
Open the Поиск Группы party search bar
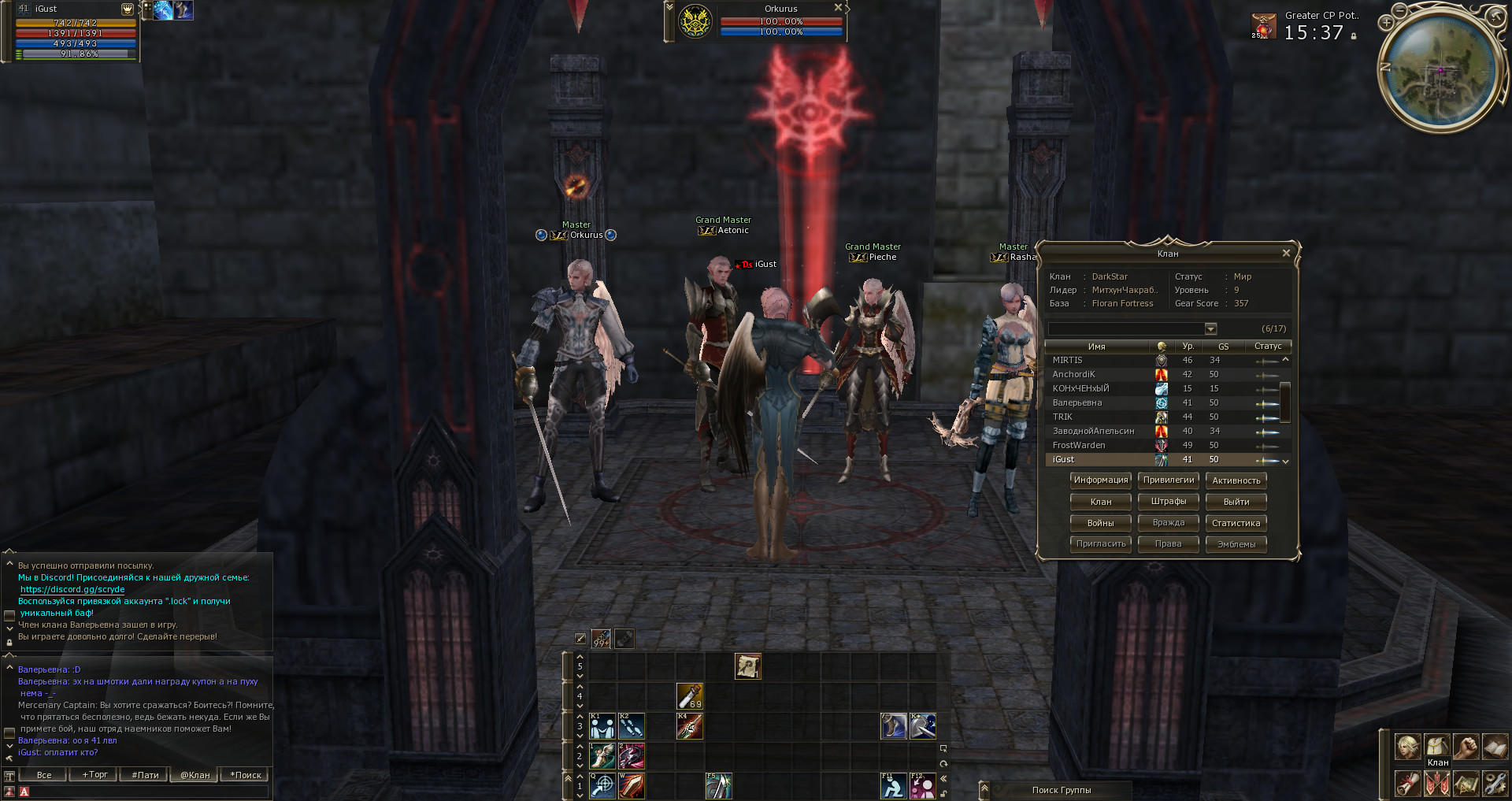[x=1062, y=790]
